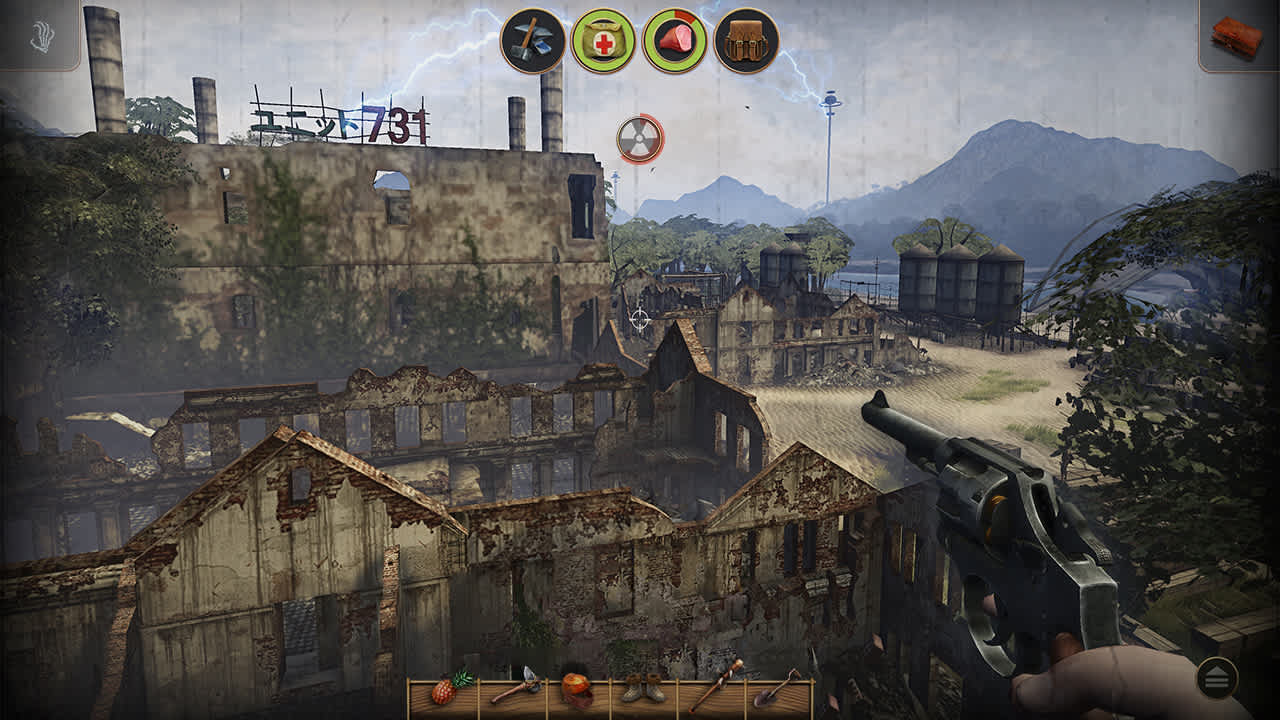This screenshot has height=720, width=1280.
Task: Select the boots hotbar slot
Action: click(x=643, y=690)
